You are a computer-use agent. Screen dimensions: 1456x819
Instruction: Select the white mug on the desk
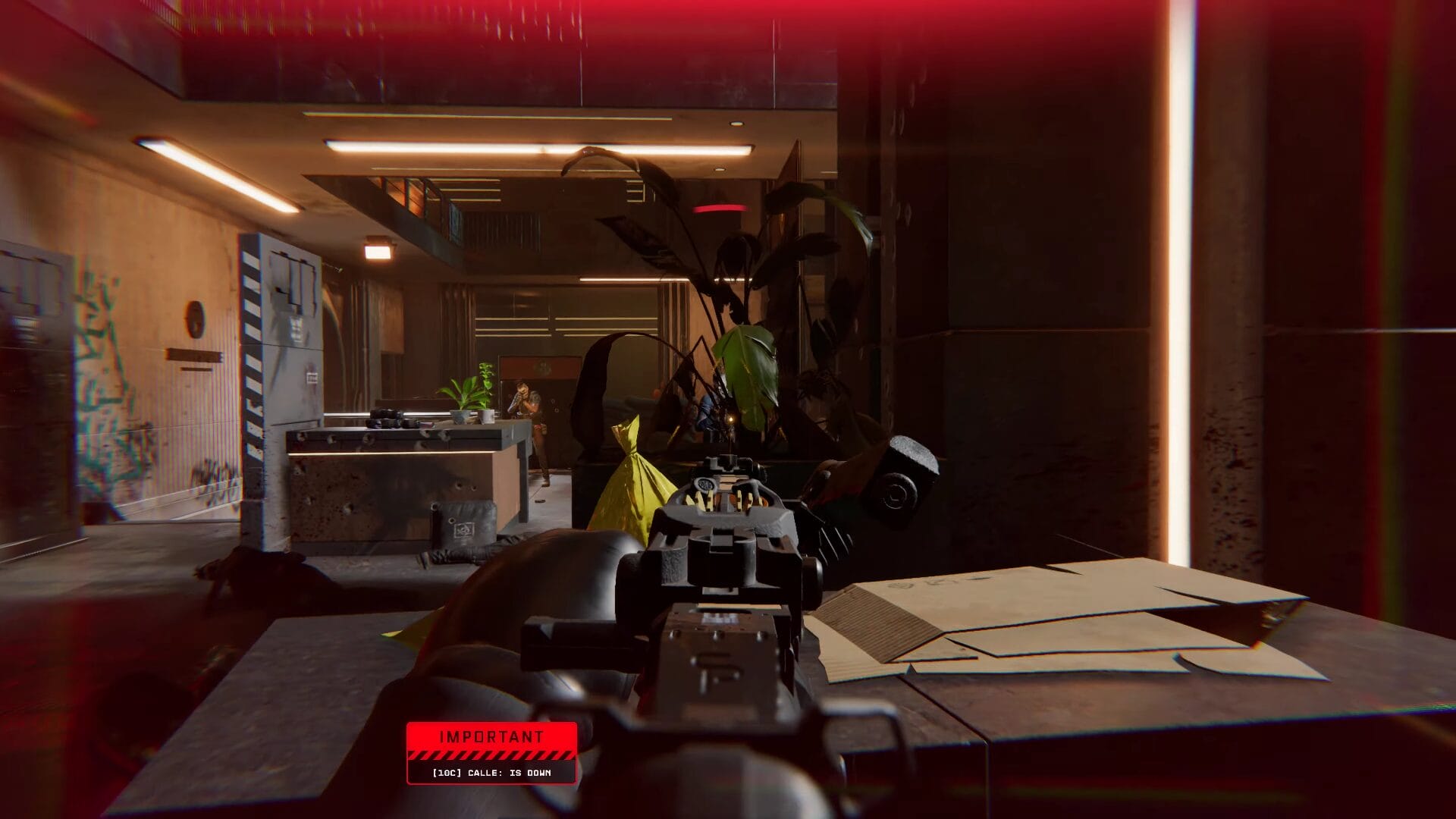pos(485,416)
